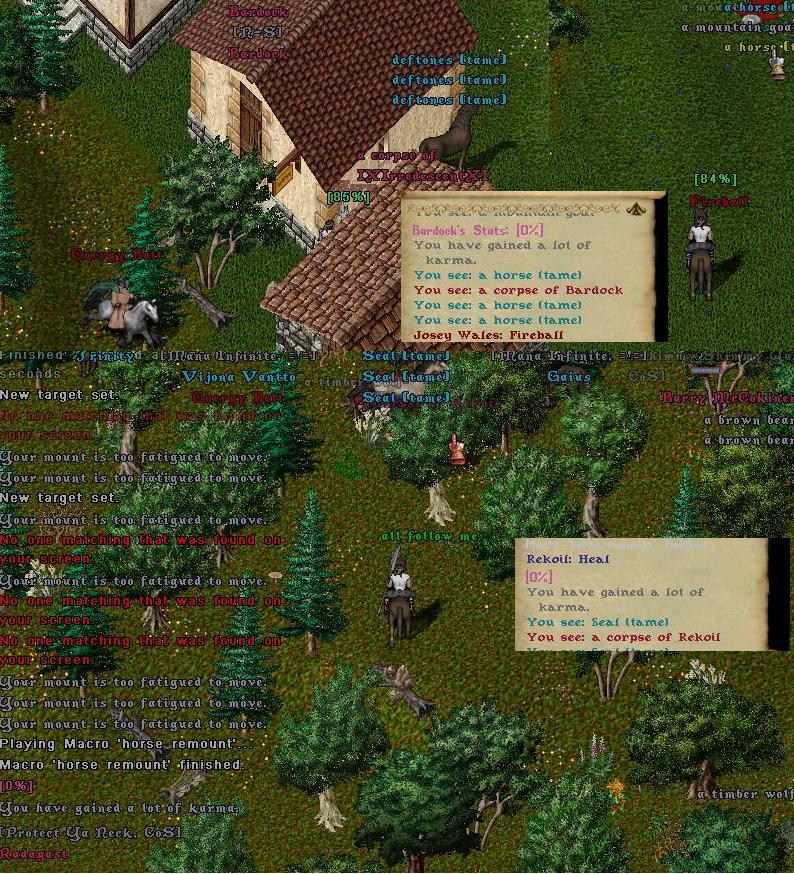Viewport: 794px width, 874px height.
Task: Minimize the journal scroll with Bardock's stats
Action: [x=635, y=208]
